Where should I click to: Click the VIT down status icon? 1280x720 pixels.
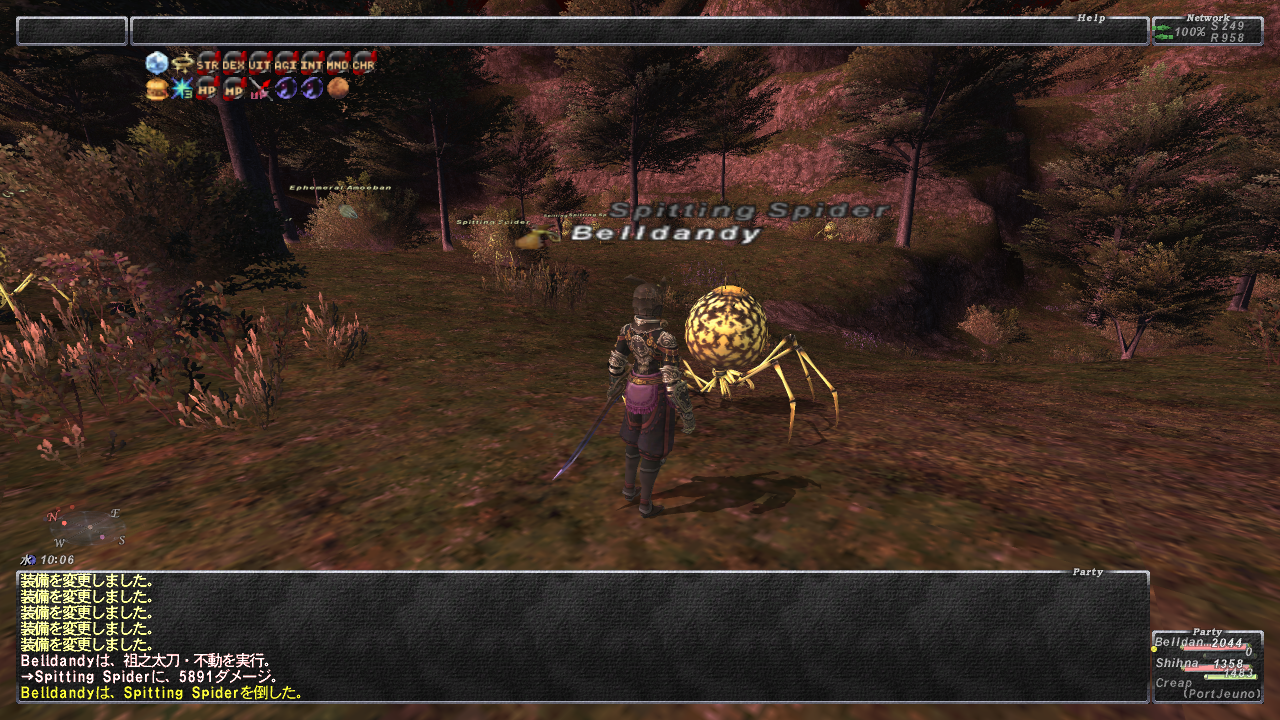(x=260, y=64)
